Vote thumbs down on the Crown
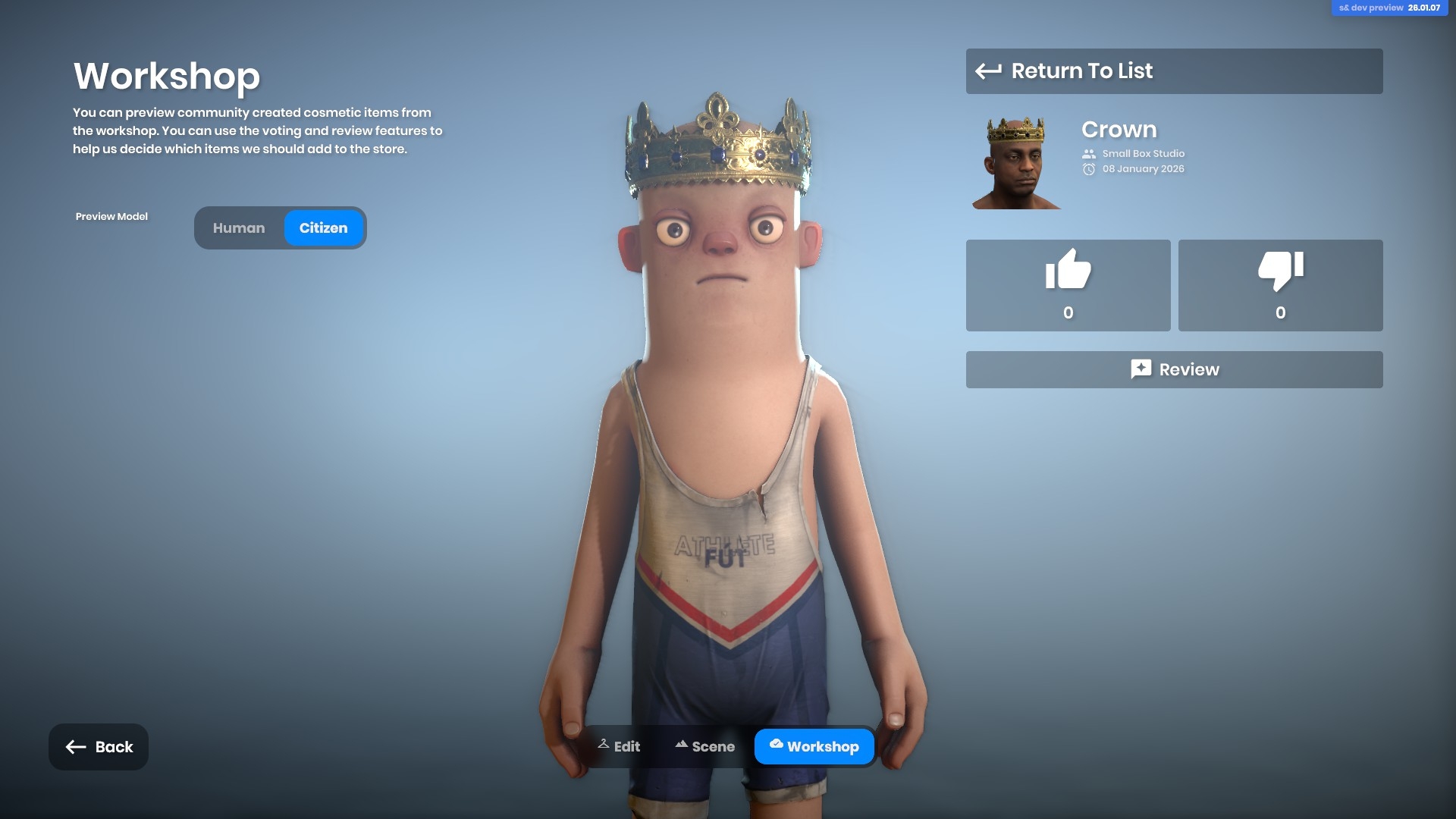The height and width of the screenshot is (819, 1456). 1280,285
